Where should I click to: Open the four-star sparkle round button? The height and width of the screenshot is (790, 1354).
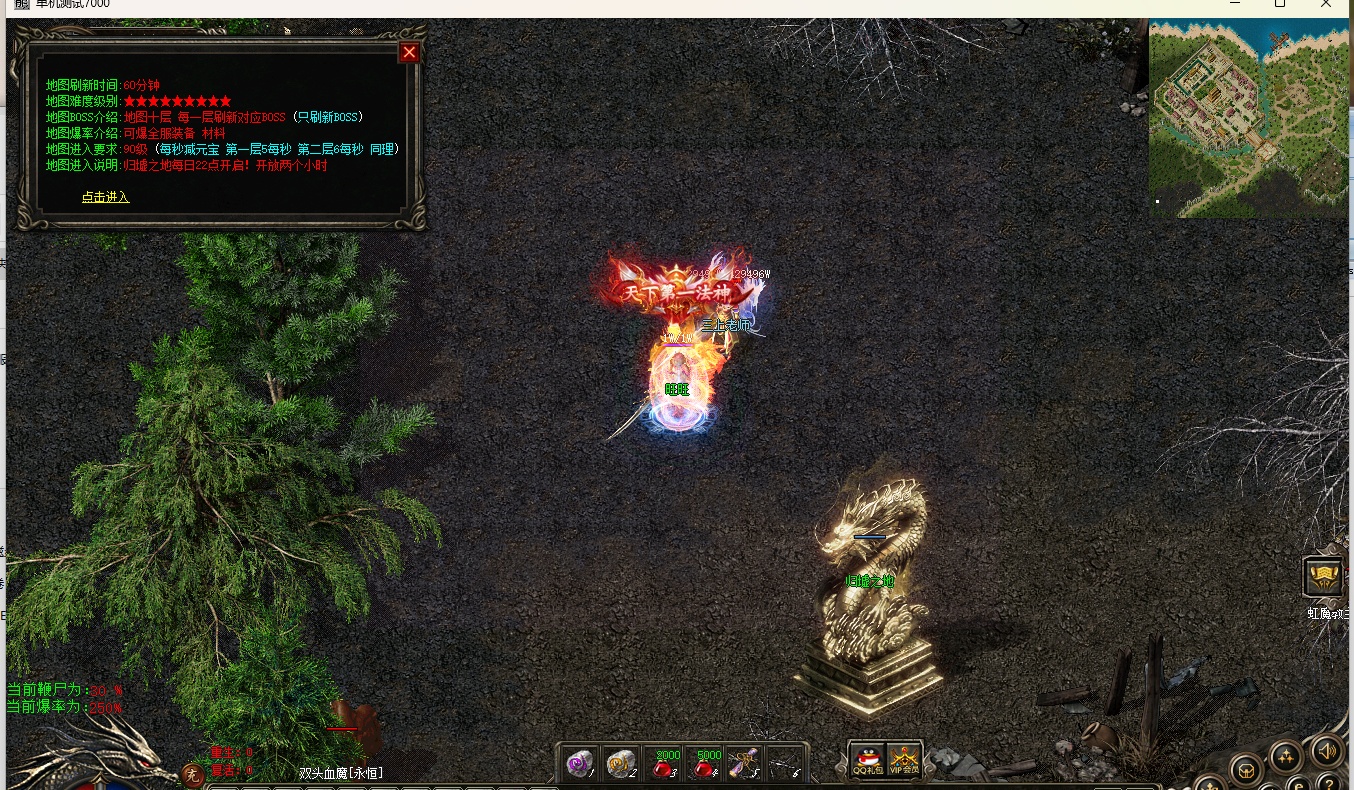[1285, 756]
